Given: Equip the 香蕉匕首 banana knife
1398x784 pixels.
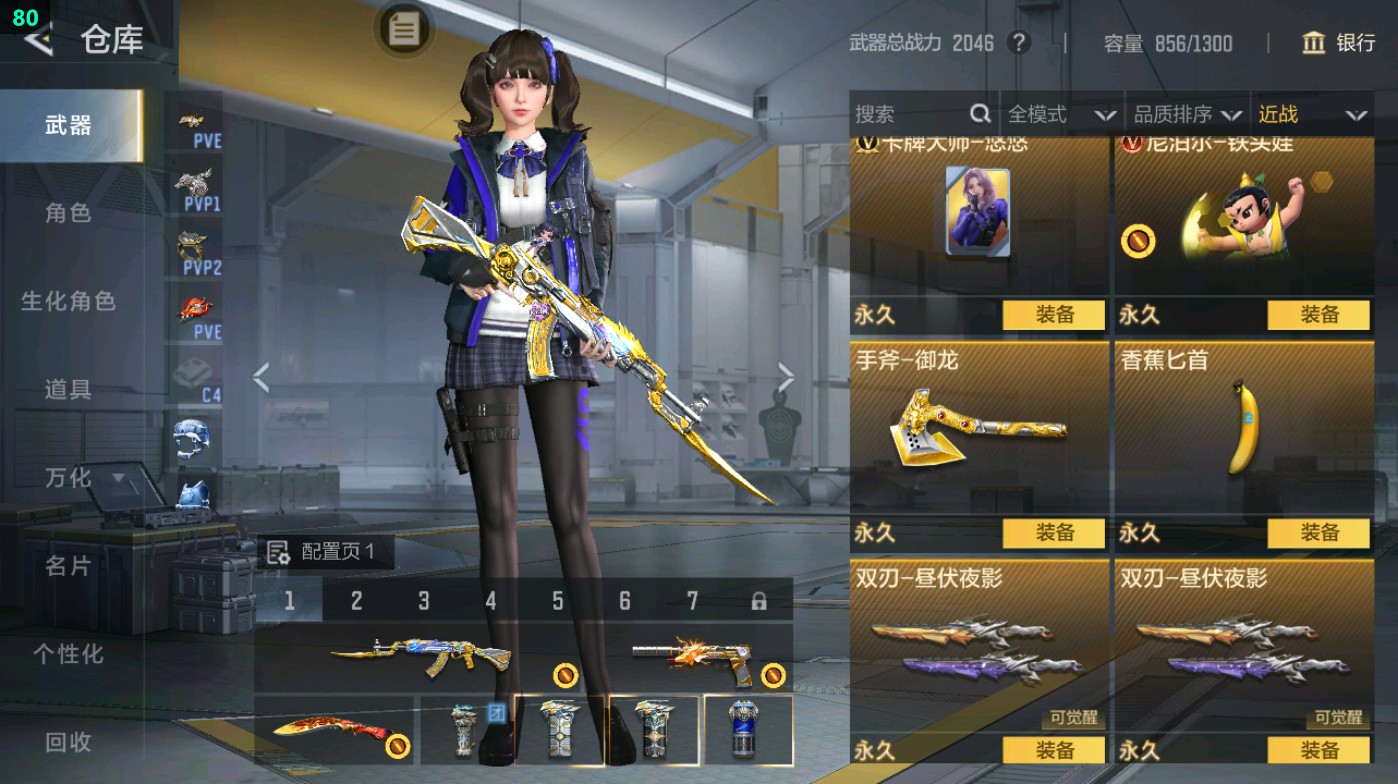Looking at the screenshot, I should click(x=1318, y=533).
